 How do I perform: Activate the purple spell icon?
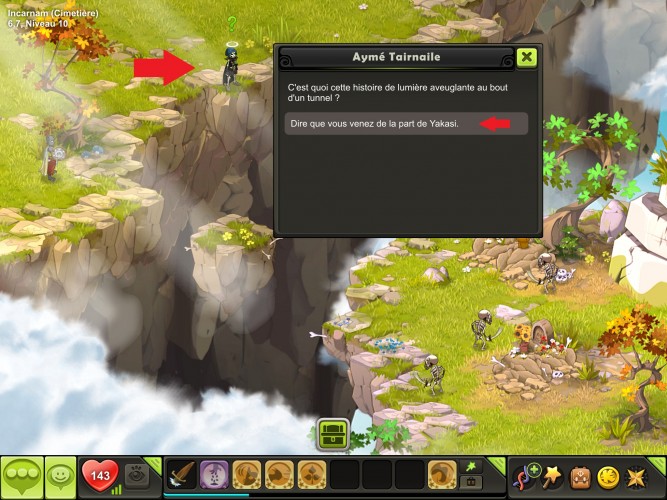tap(214, 474)
